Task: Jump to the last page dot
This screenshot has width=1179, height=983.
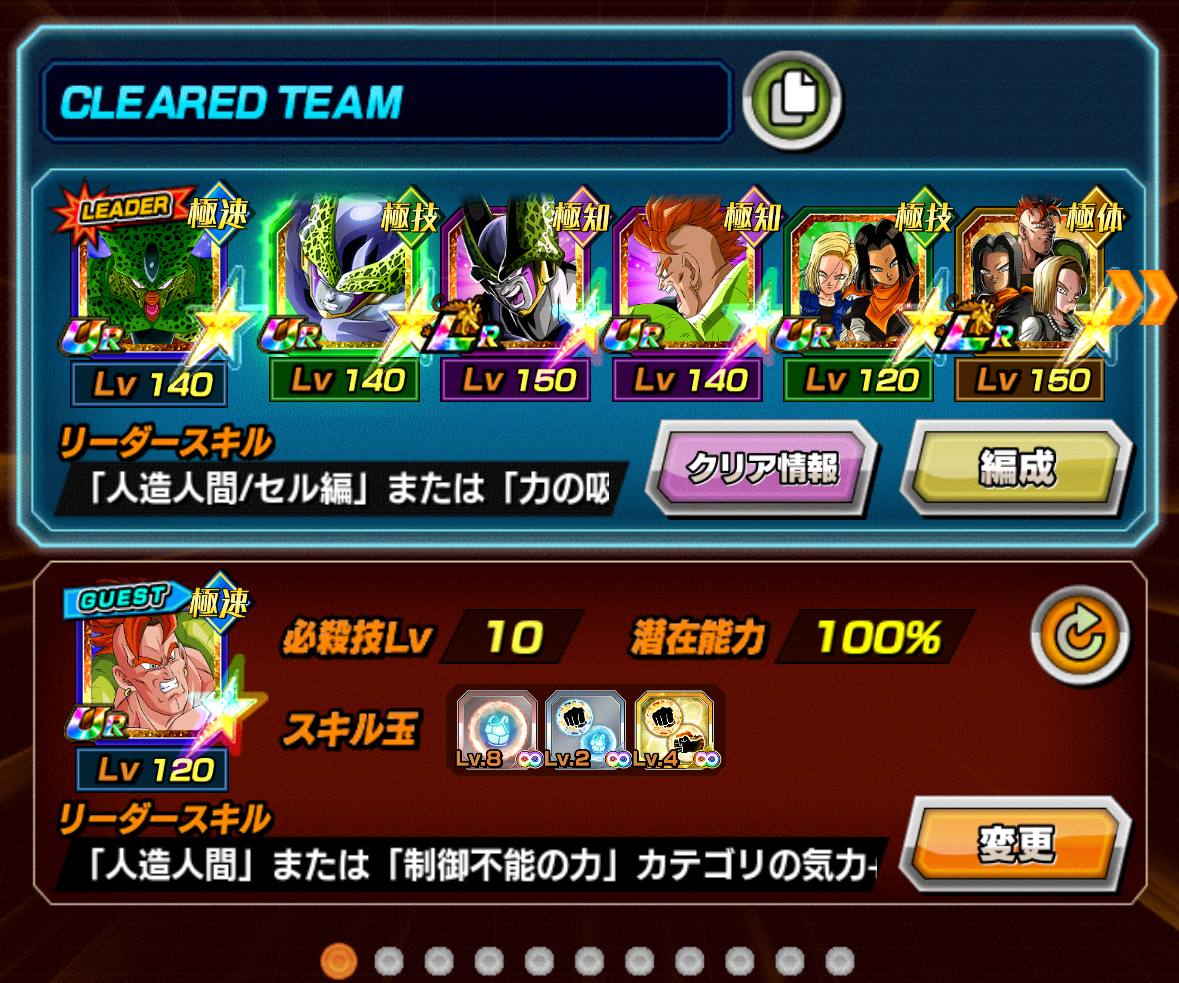Action: 840,961
